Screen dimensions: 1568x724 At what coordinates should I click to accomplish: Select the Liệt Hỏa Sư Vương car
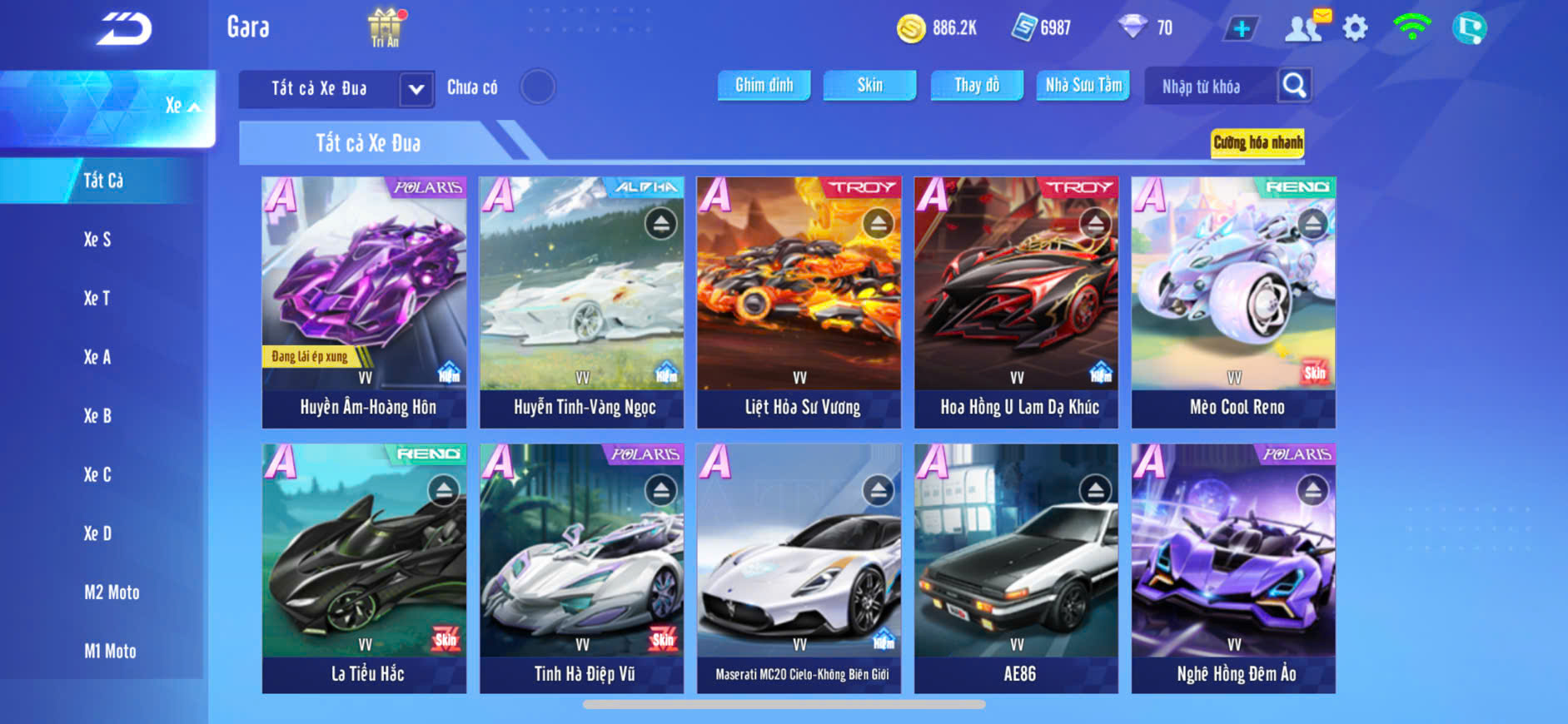799,302
